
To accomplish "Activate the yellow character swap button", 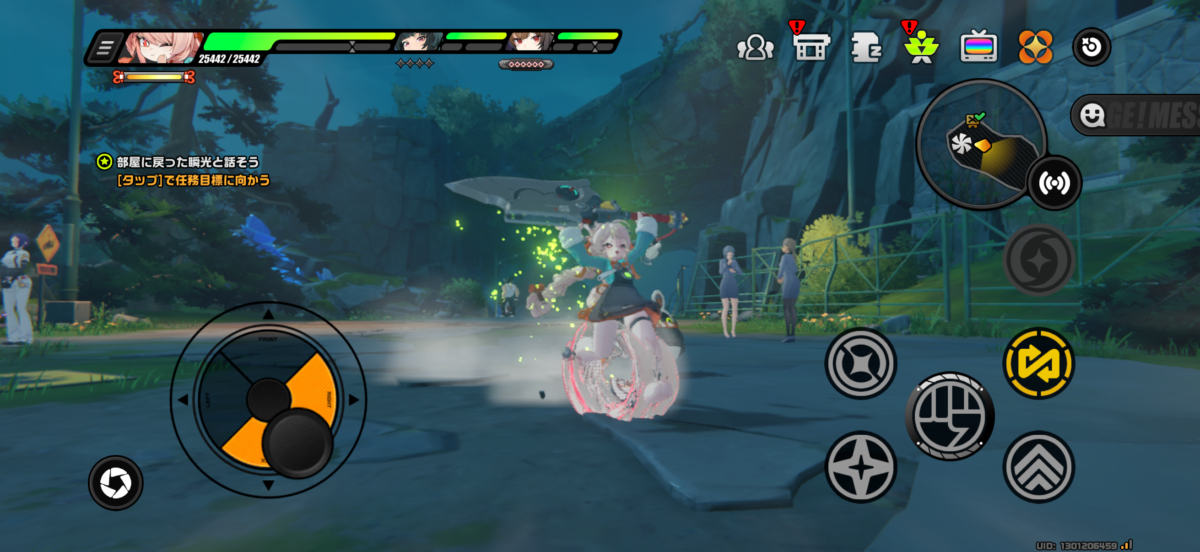I will point(1038,363).
